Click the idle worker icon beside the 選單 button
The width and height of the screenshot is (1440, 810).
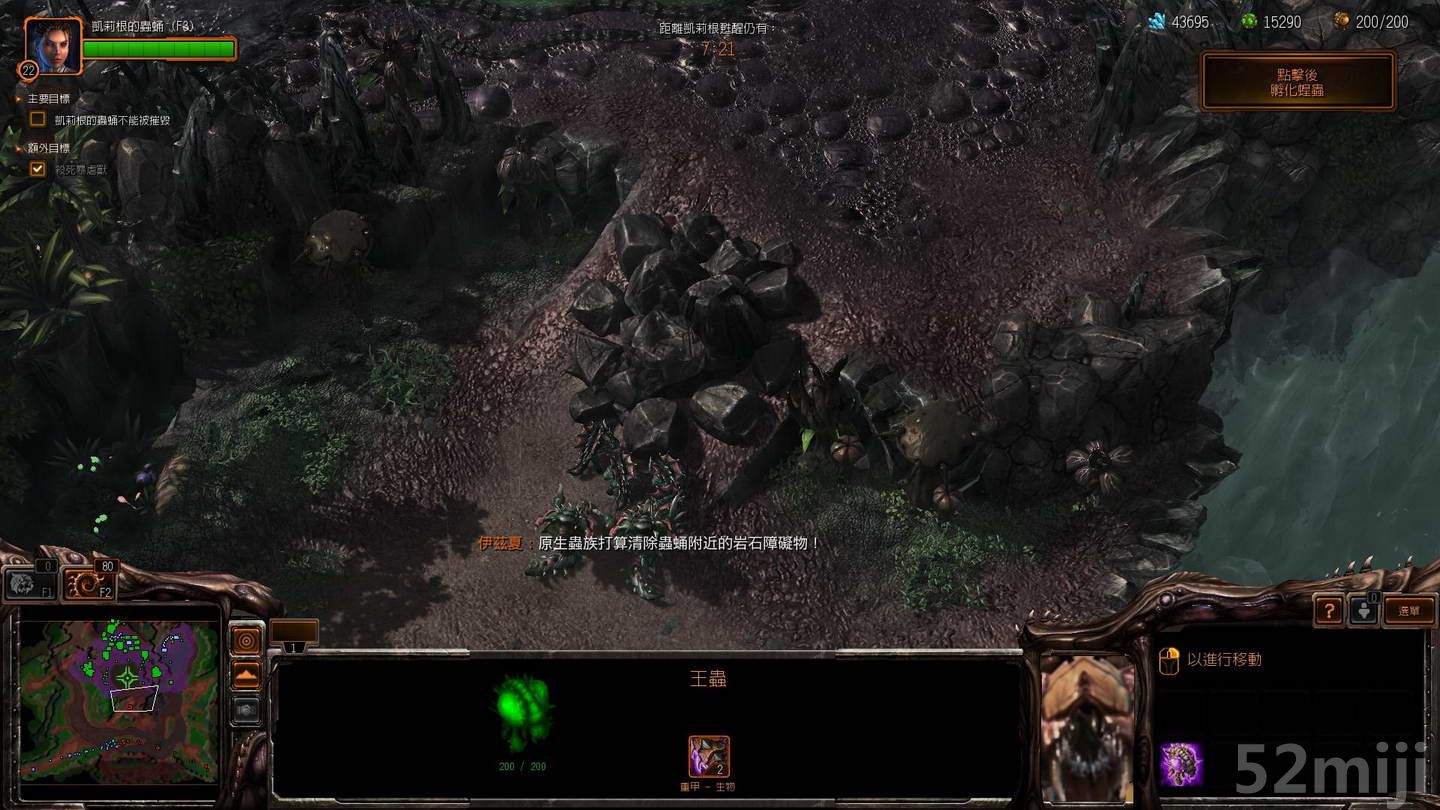pyautogui.click(x=1365, y=611)
